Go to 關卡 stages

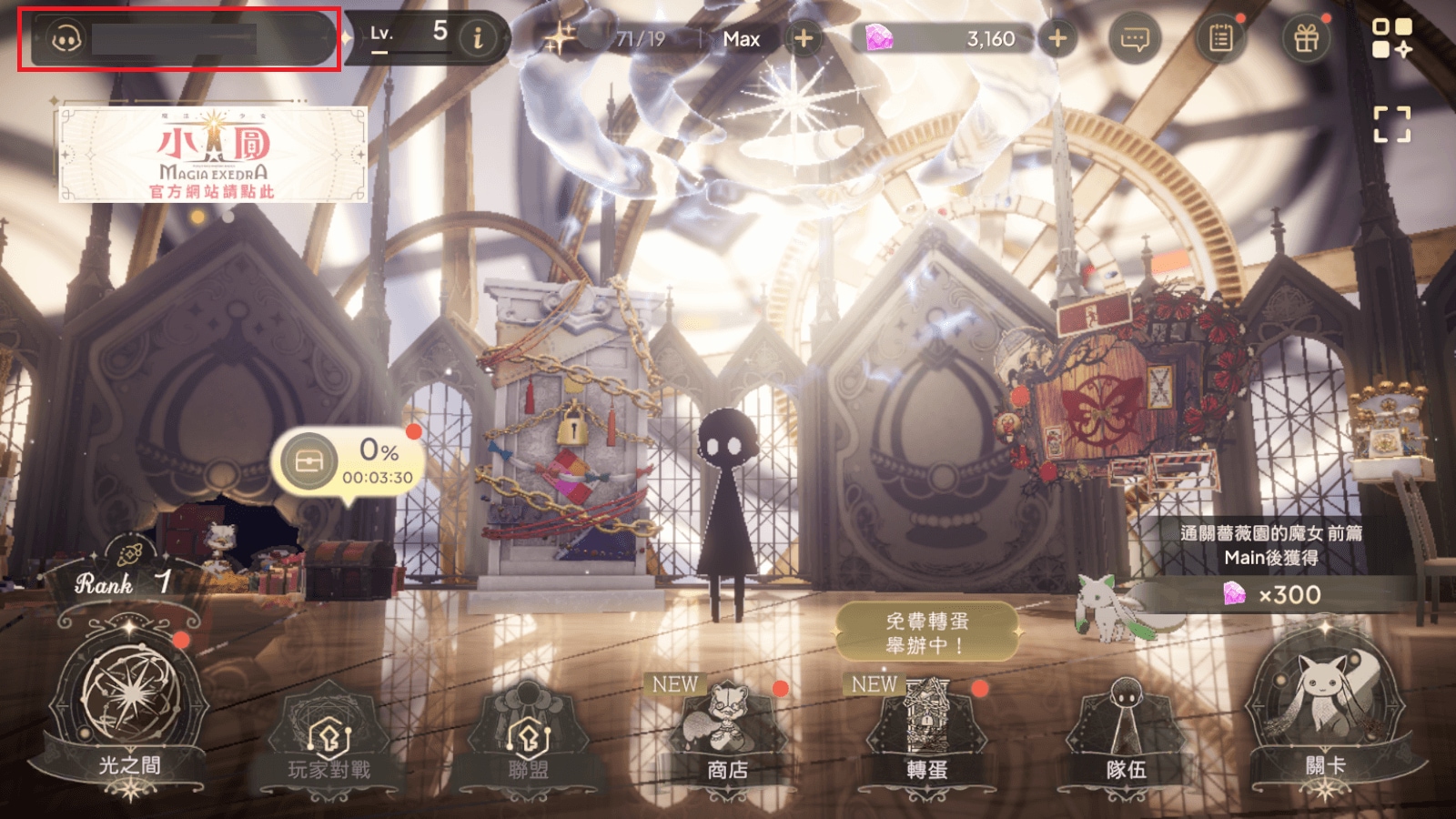coord(1325,719)
